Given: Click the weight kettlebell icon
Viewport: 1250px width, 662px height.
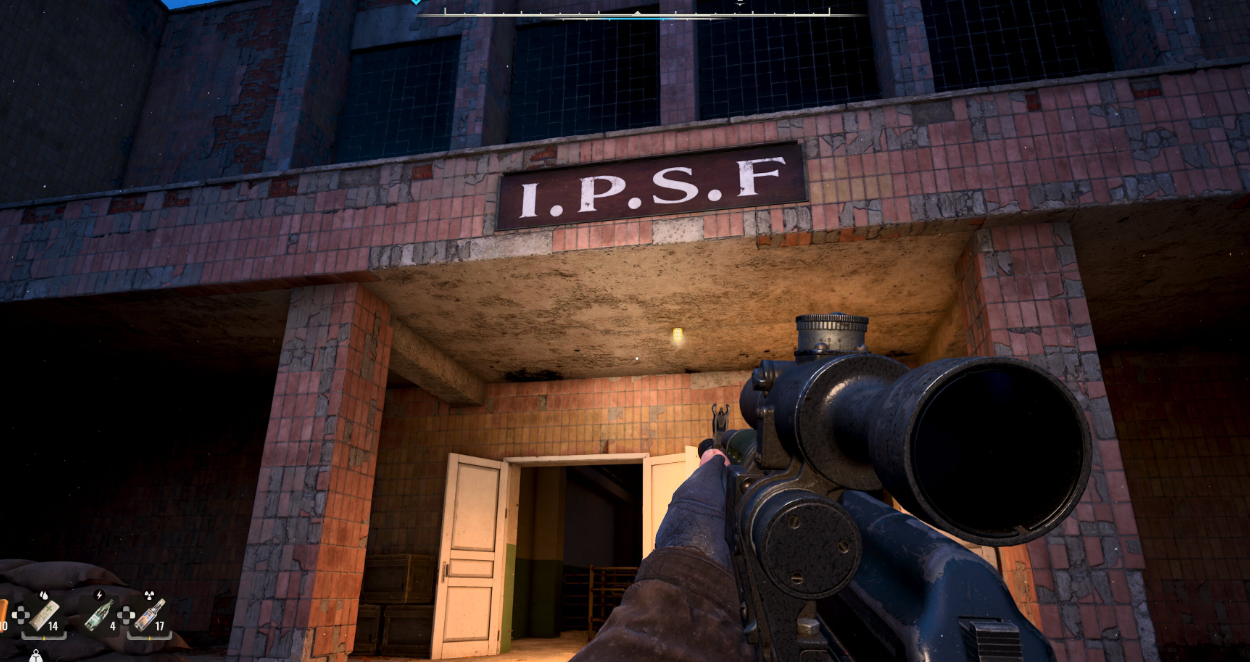Looking at the screenshot, I should [35, 656].
